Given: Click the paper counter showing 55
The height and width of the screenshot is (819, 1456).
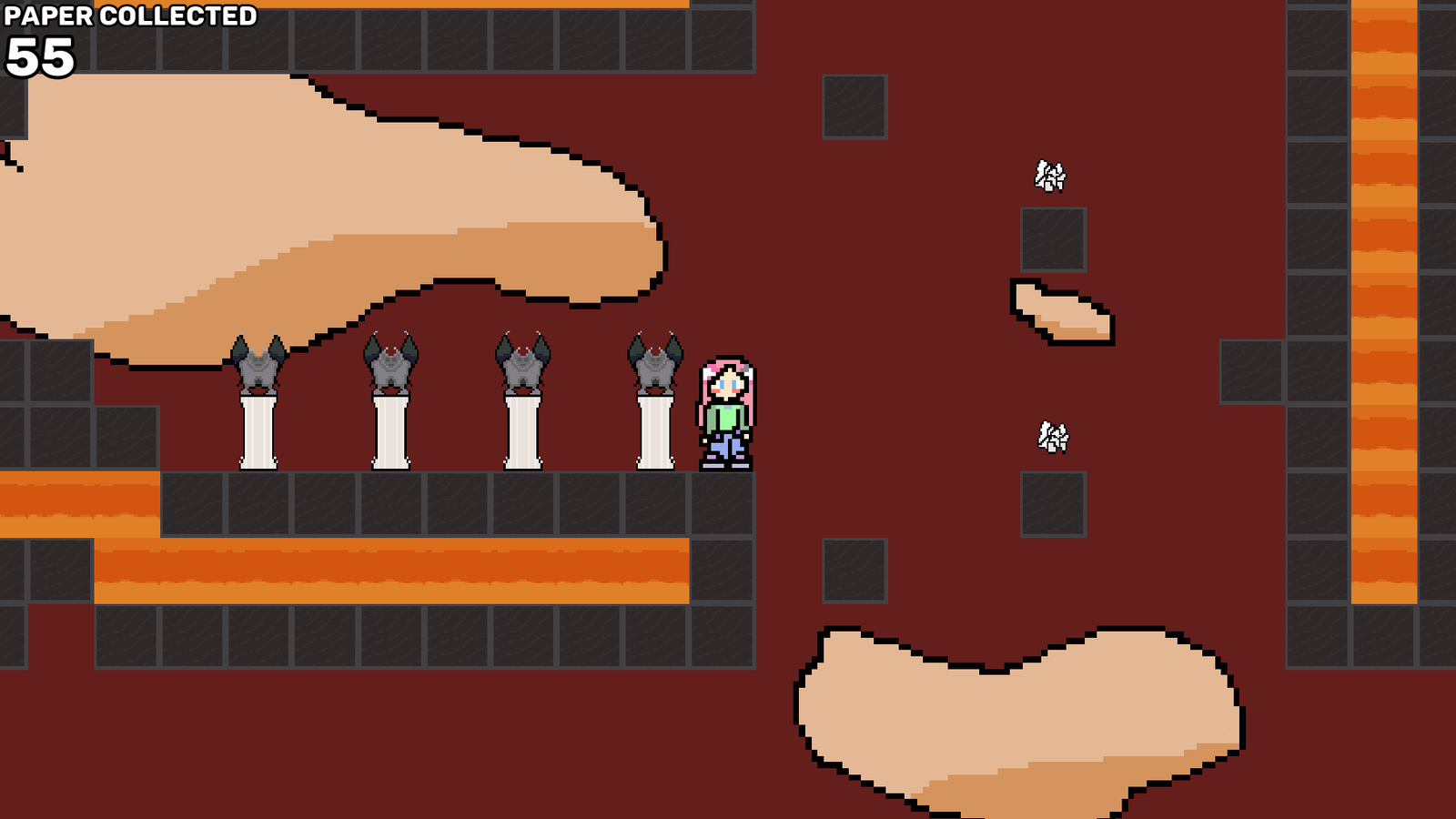Looking at the screenshot, I should 41,56.
